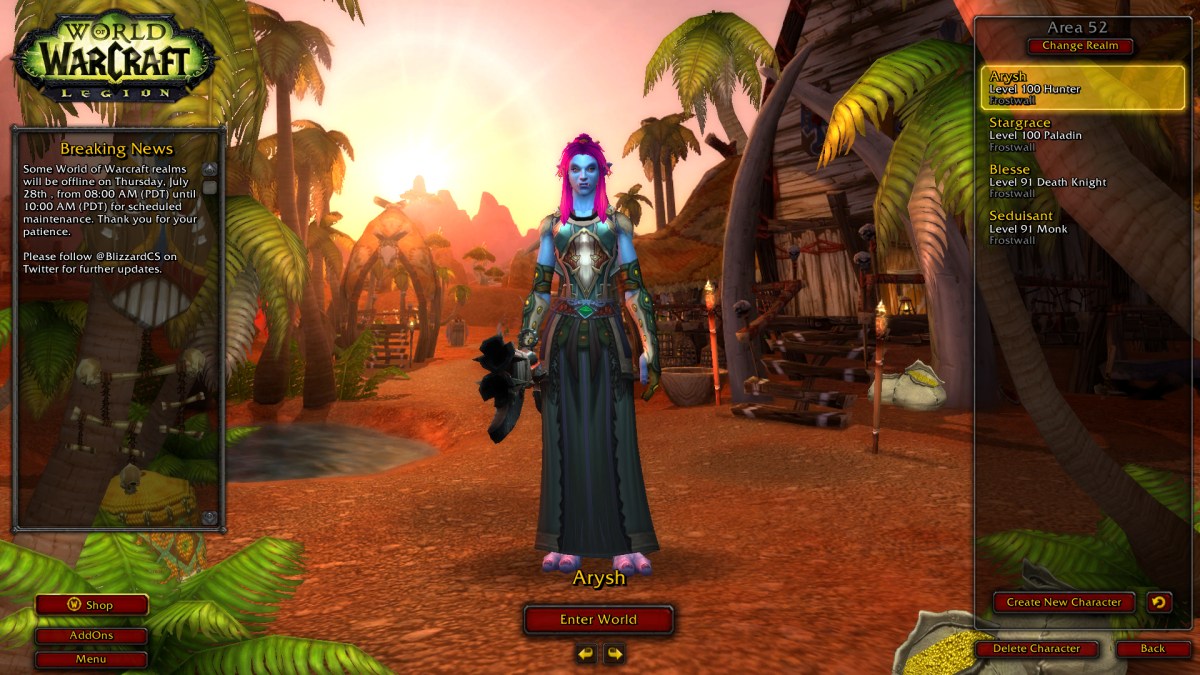Click the Breaking News scroll-up arrow
Screen dimensions: 1200x675
(x=210, y=169)
